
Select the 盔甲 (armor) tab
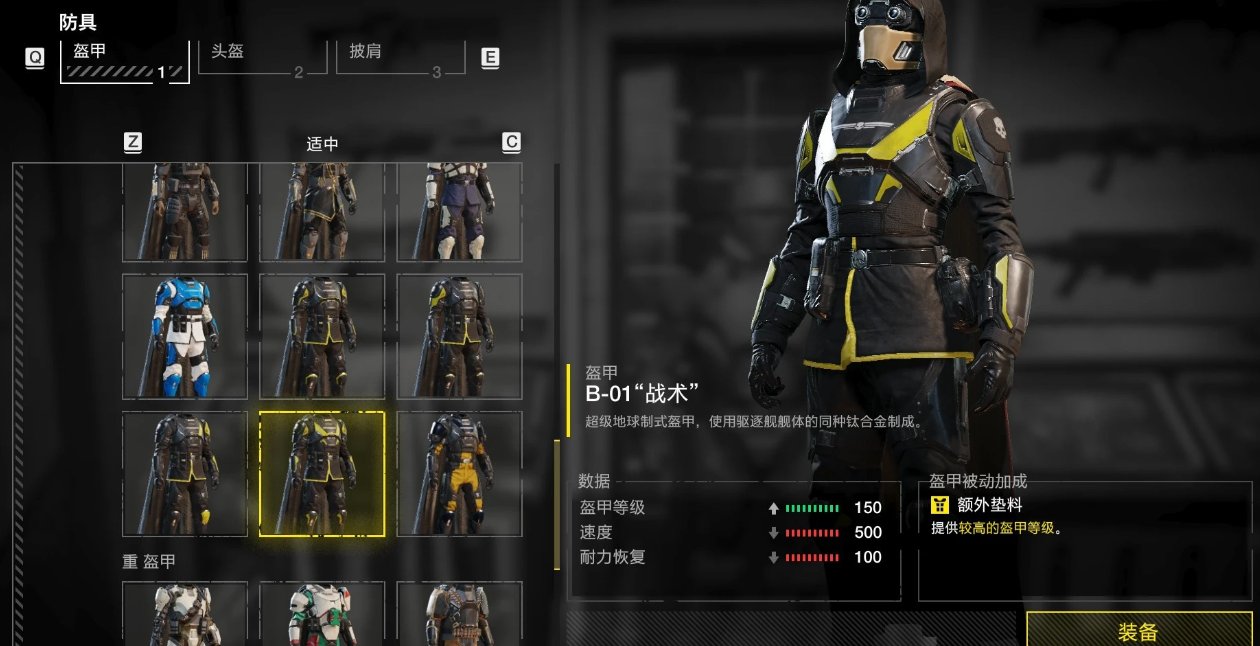click(124, 59)
